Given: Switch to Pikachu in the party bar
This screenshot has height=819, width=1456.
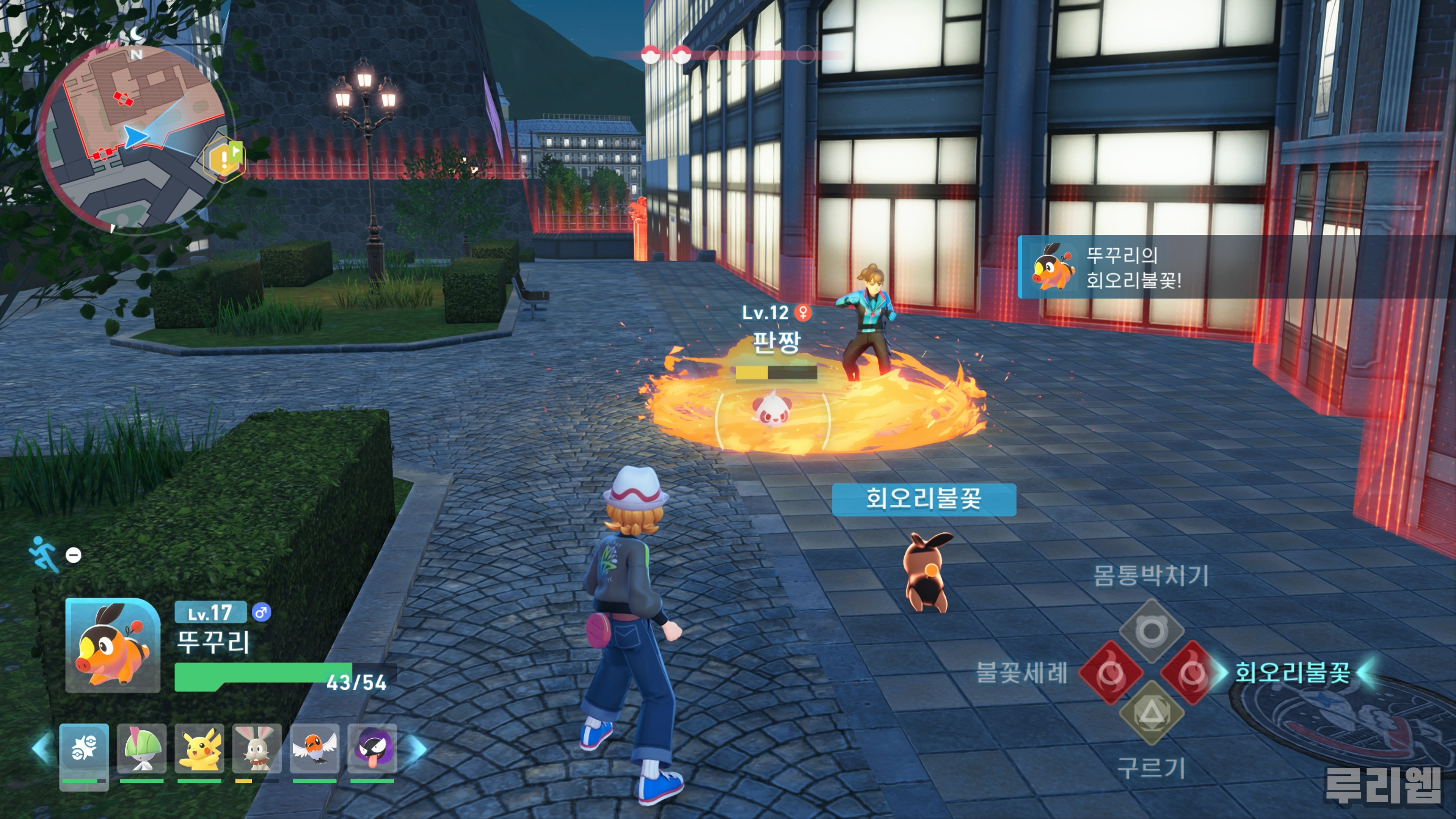Looking at the screenshot, I should (x=199, y=748).
